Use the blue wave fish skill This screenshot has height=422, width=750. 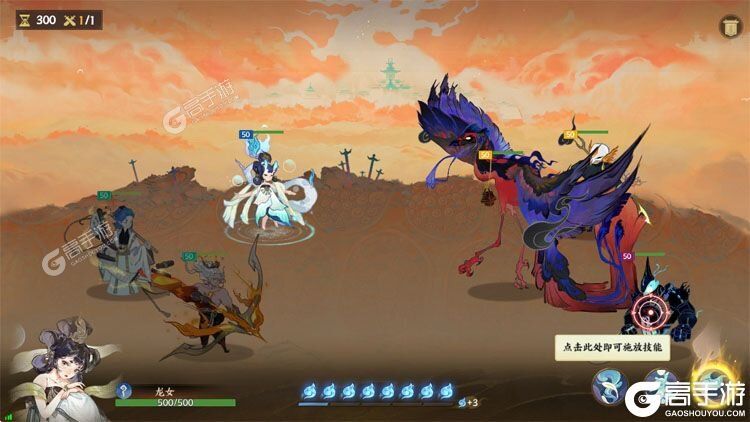click(608, 386)
